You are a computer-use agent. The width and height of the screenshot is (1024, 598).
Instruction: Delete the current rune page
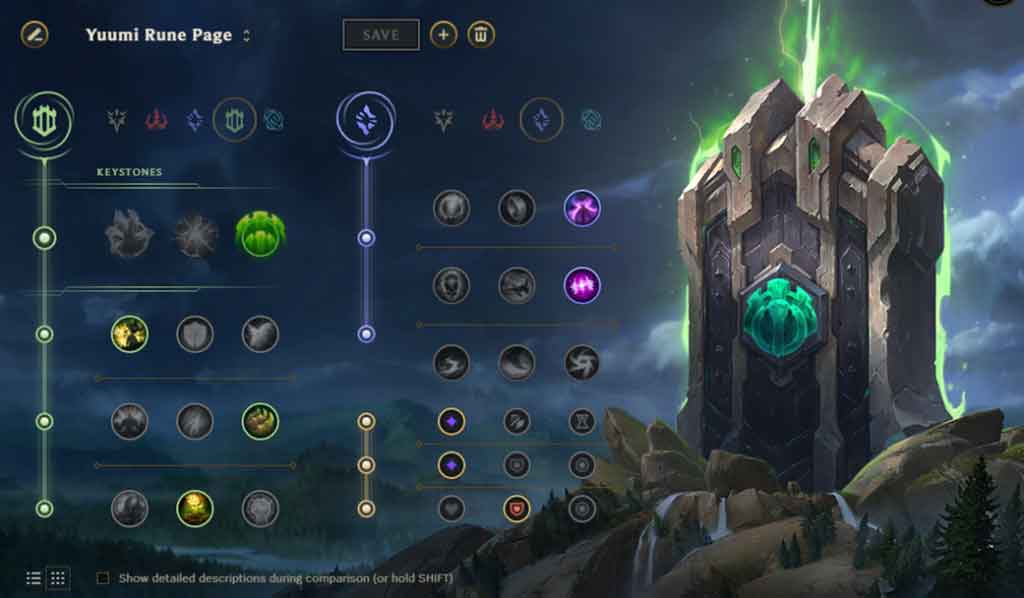[481, 35]
